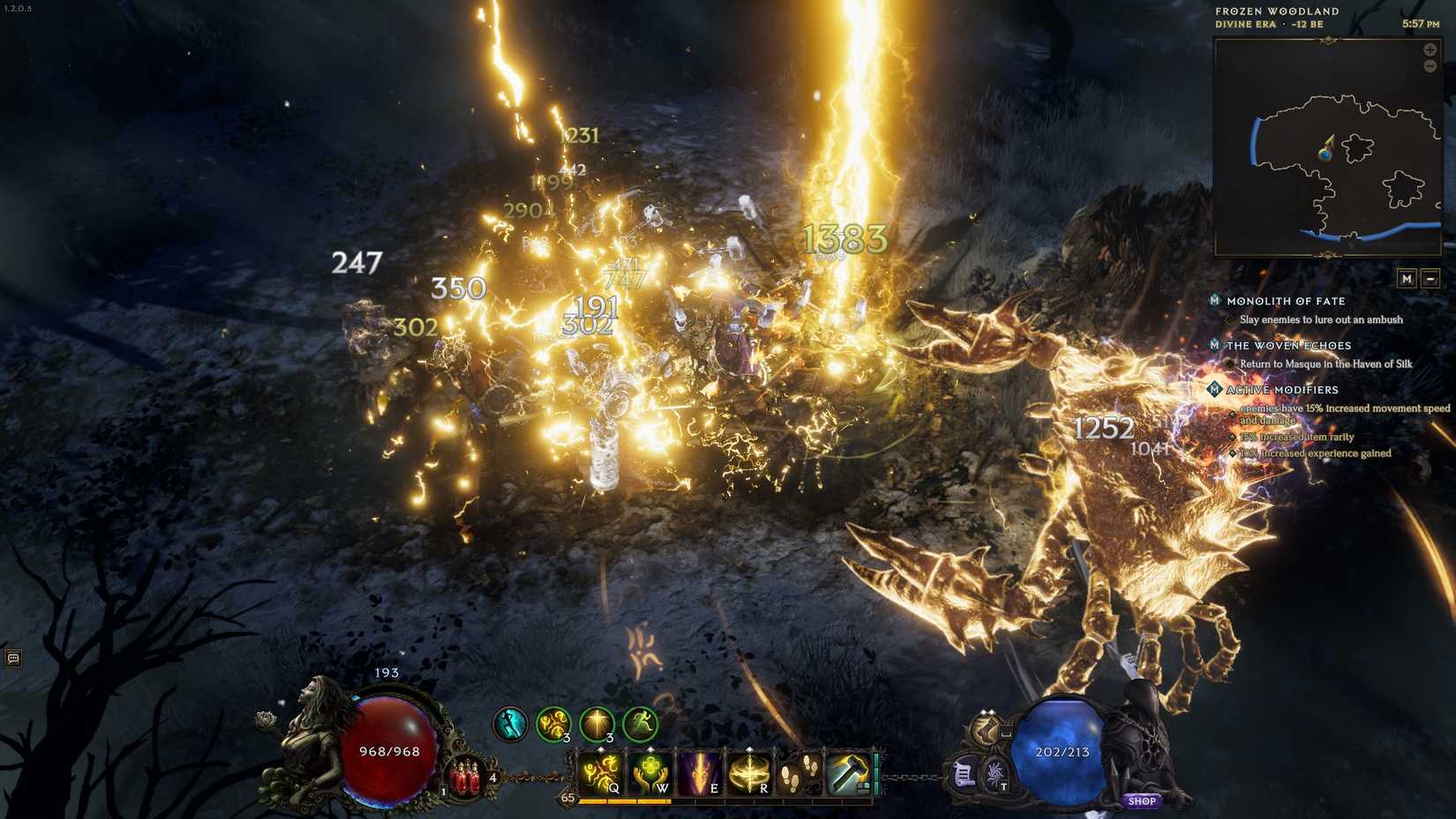1456x819 pixels.
Task: Open the SHOP
Action: tap(1144, 800)
